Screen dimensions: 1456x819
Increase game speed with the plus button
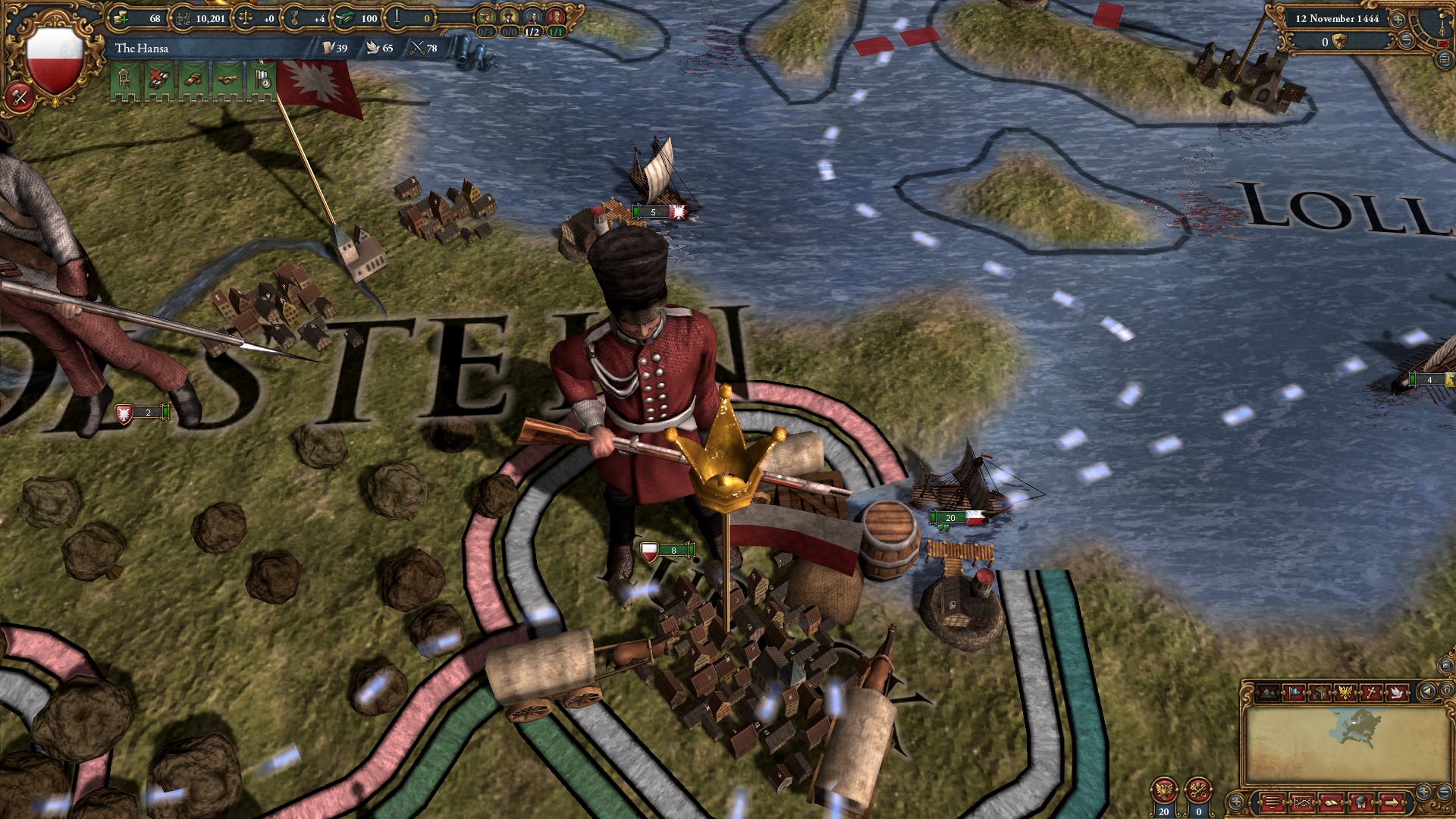(x=1398, y=20)
